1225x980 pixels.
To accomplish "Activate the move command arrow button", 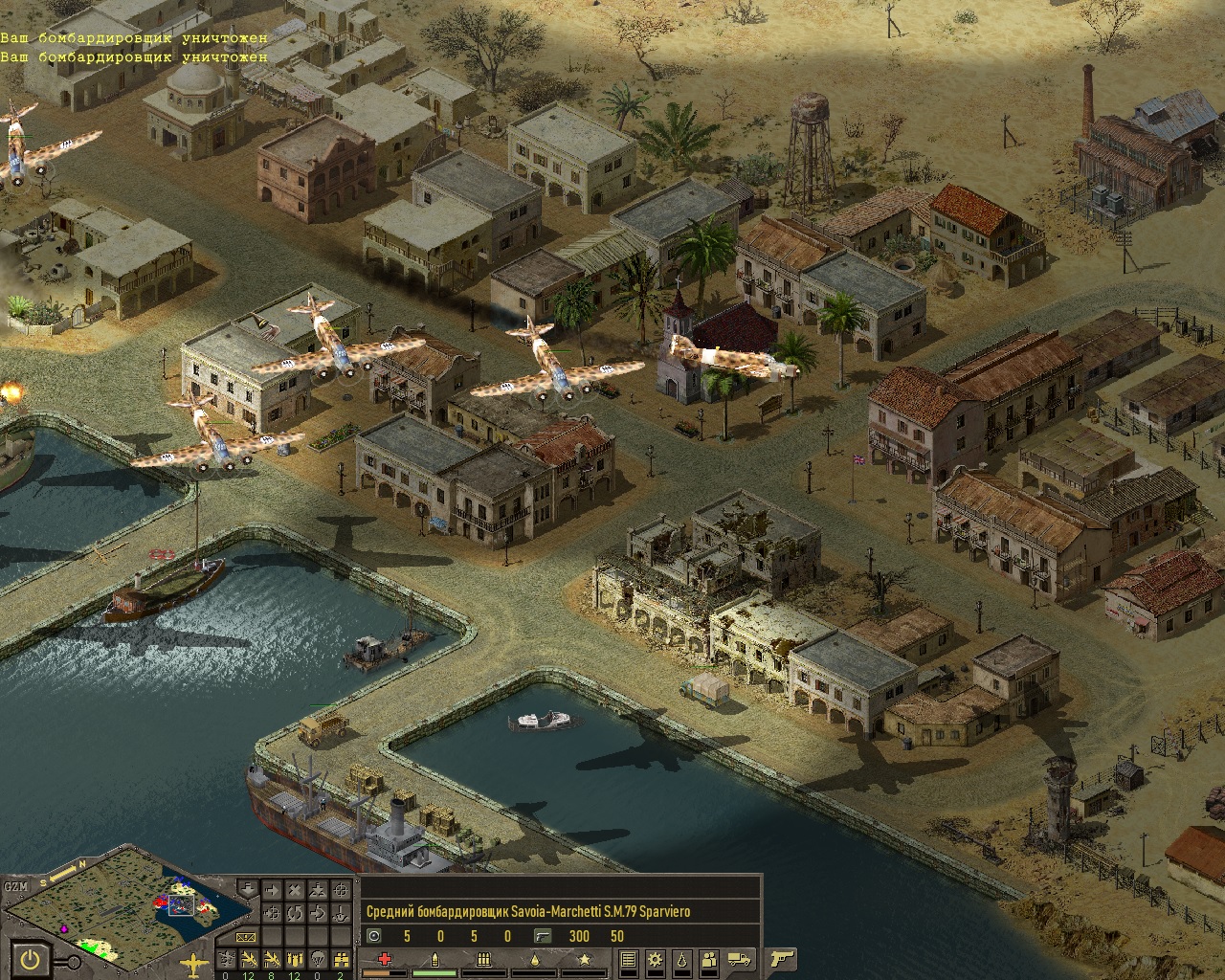I will [x=272, y=890].
